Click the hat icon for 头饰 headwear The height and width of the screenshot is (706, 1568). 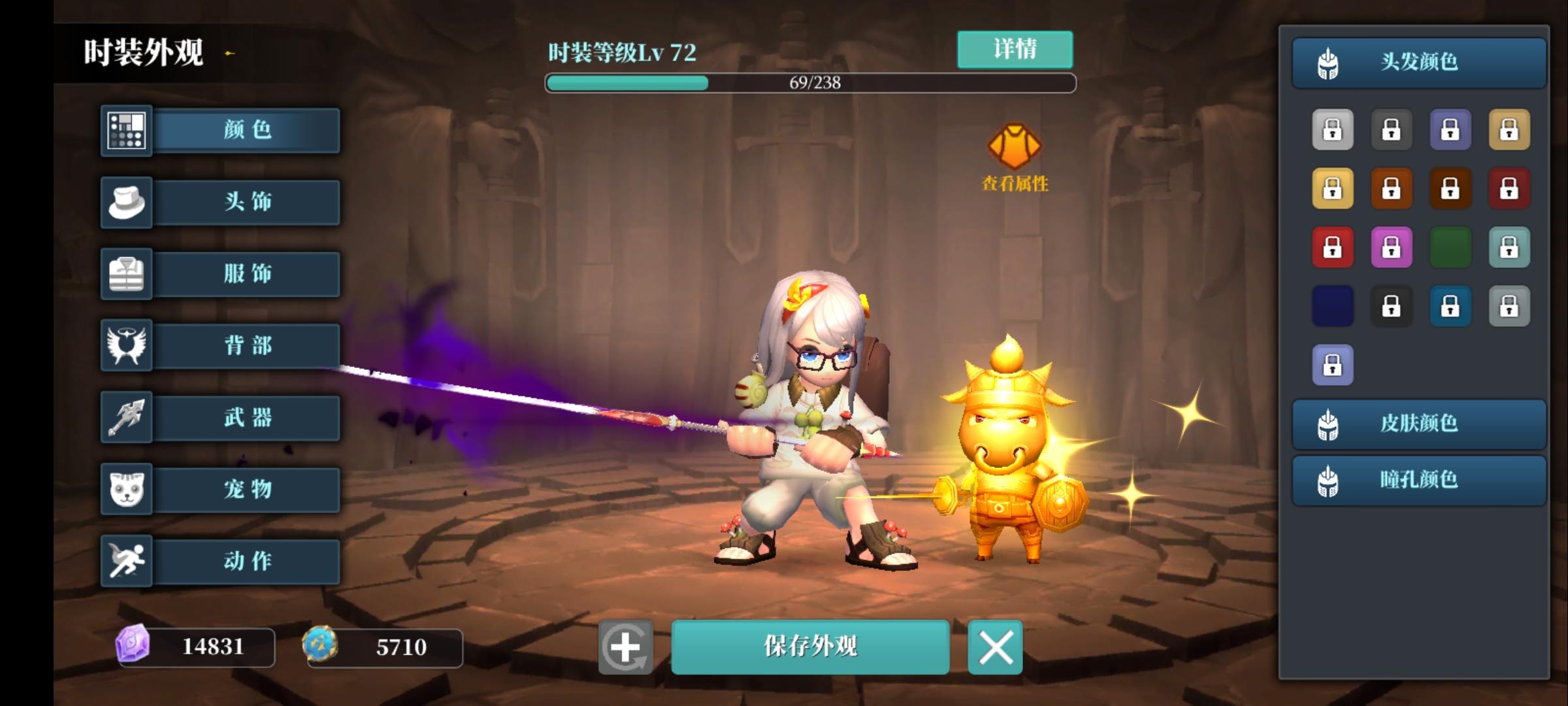point(126,202)
